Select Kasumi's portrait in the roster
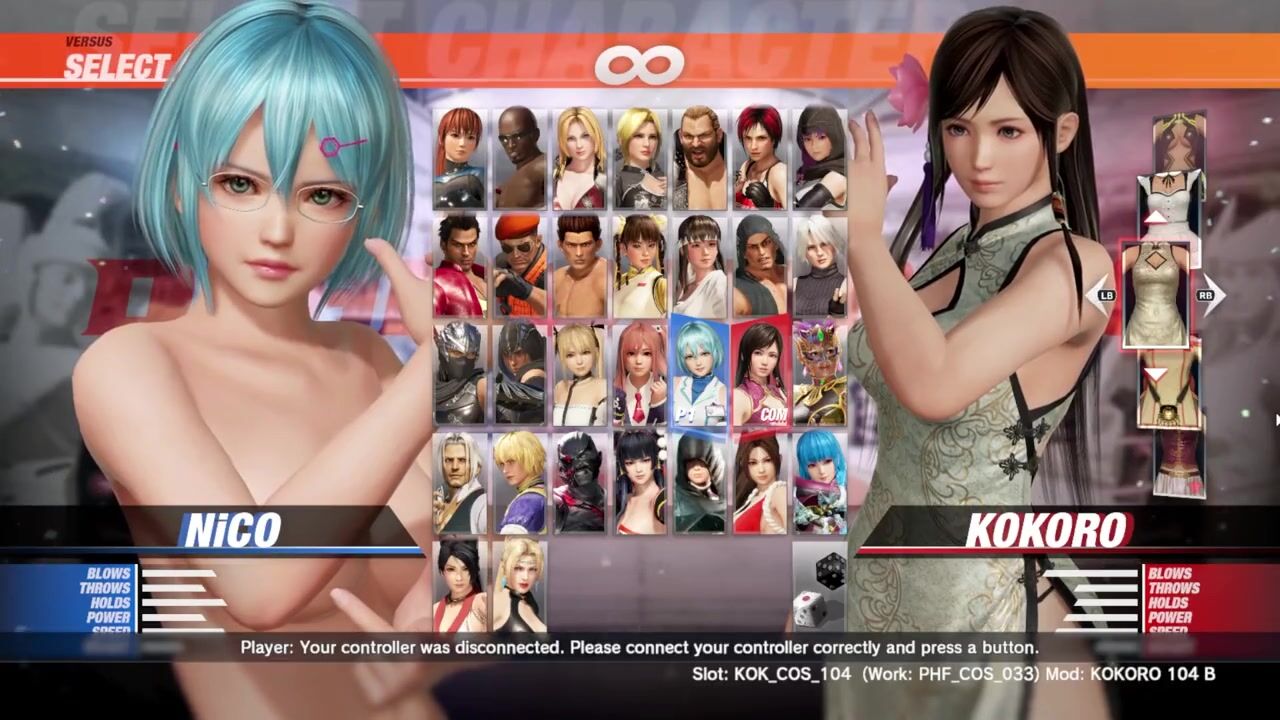 (460, 158)
